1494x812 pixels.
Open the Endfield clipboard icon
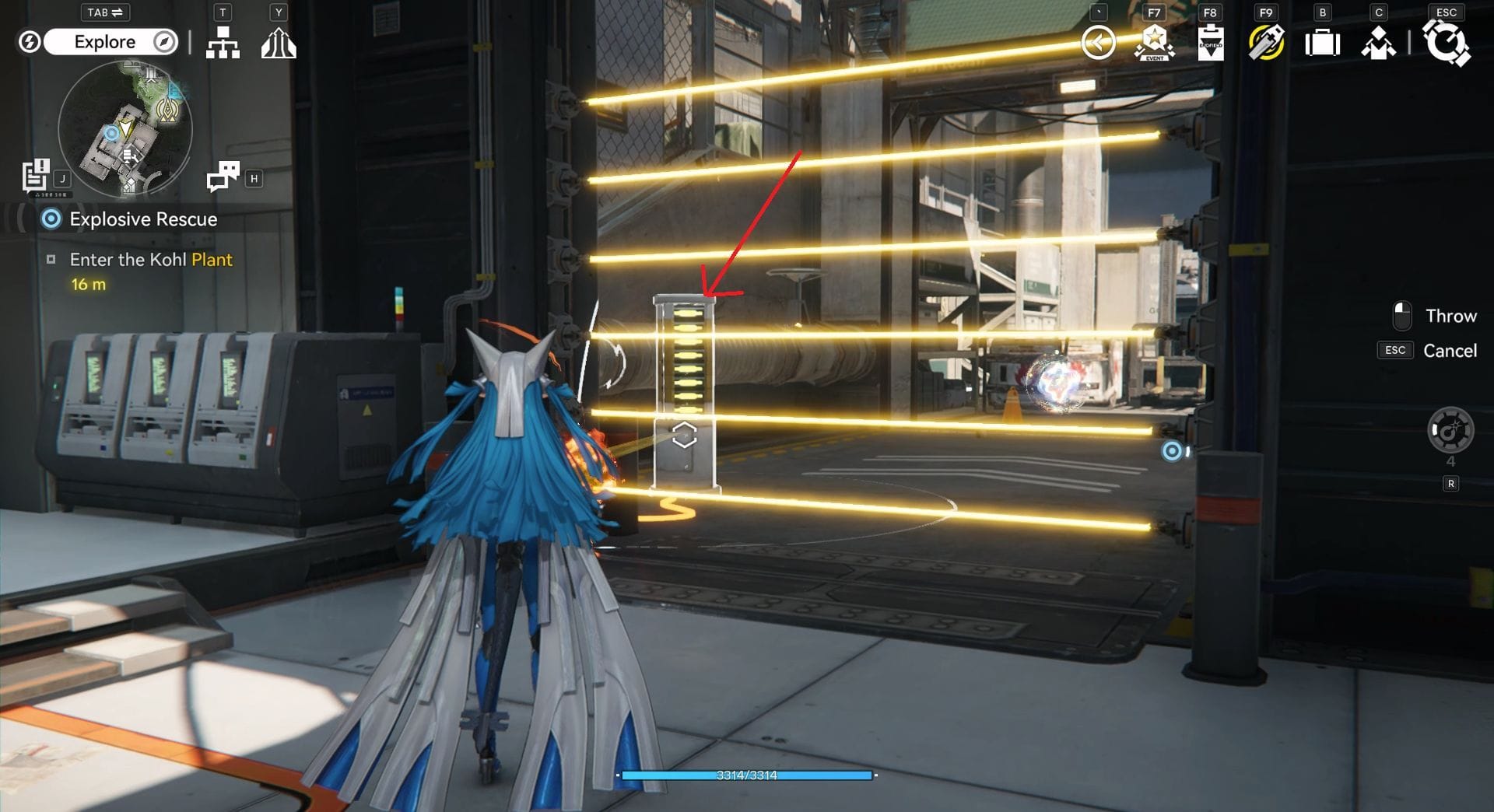1210,43
